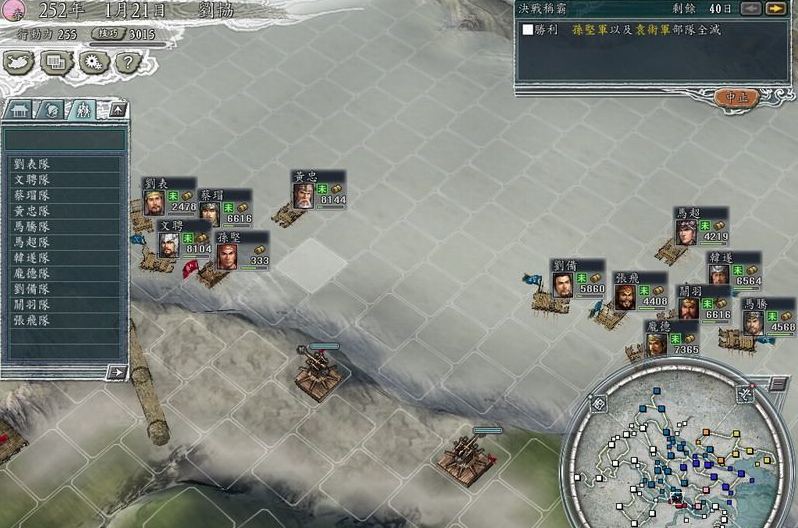Open the gear settings button

[x=91, y=63]
